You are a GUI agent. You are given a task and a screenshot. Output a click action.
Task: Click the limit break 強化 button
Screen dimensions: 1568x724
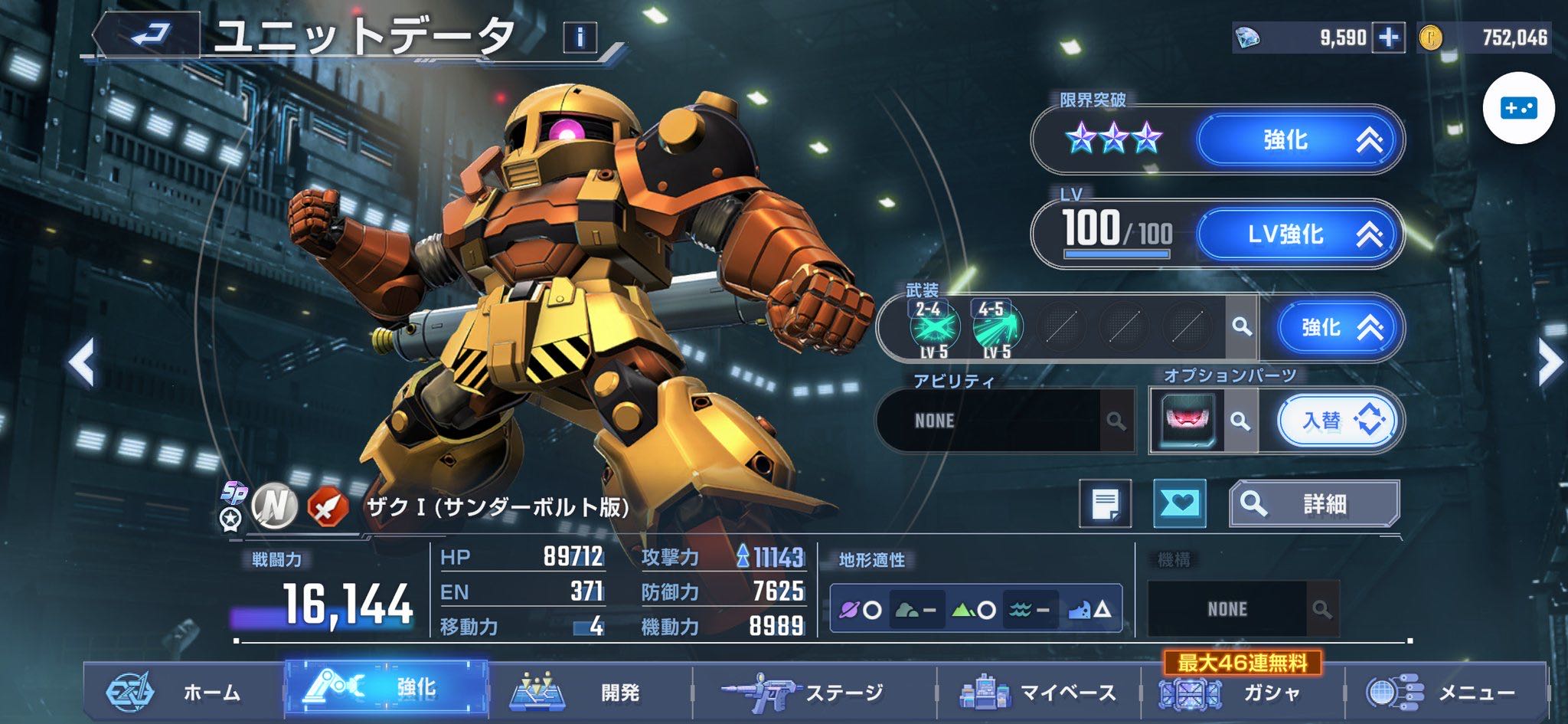pos(1298,140)
